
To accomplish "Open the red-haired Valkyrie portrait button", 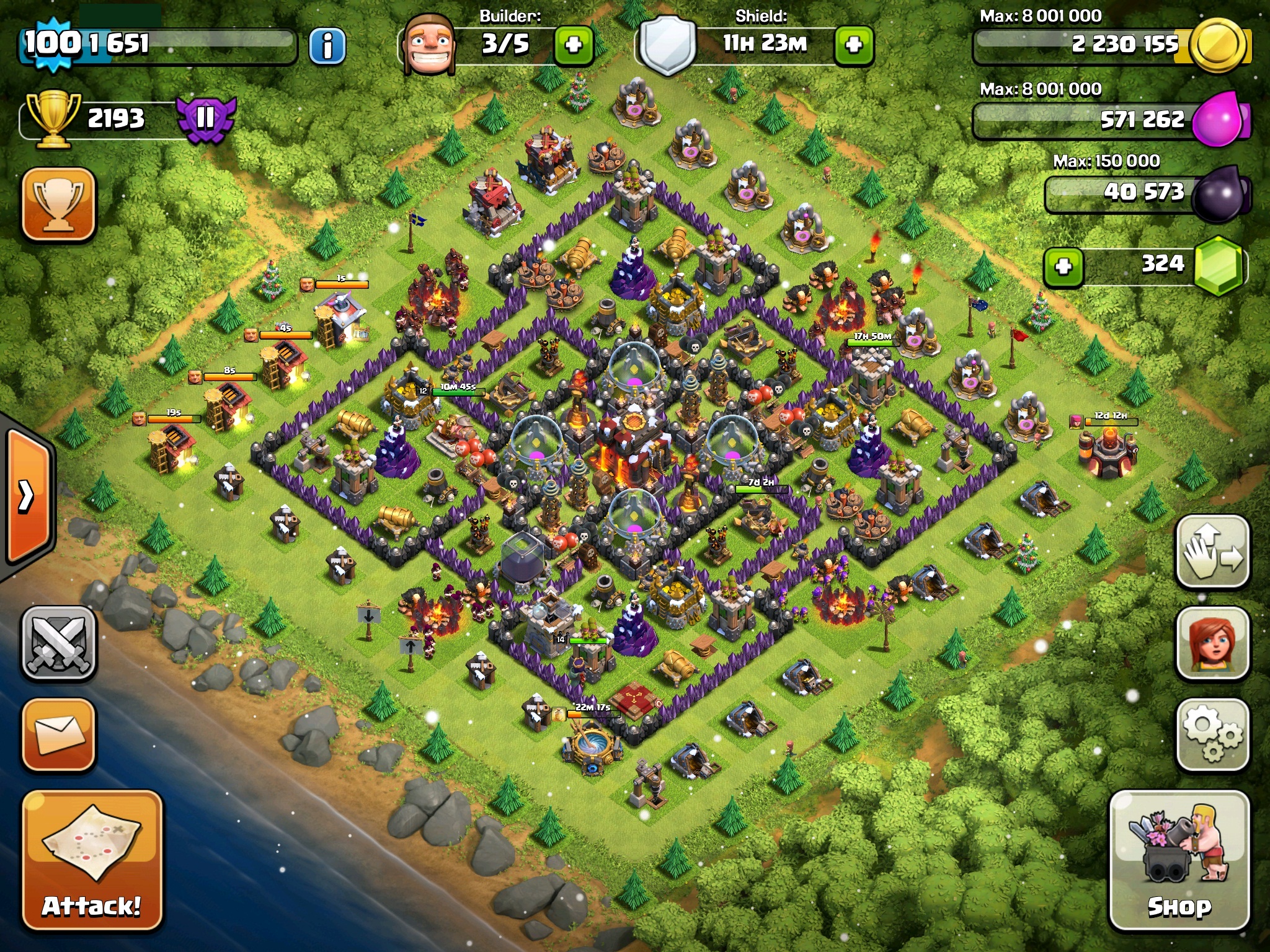I will pyautogui.click(x=1212, y=643).
